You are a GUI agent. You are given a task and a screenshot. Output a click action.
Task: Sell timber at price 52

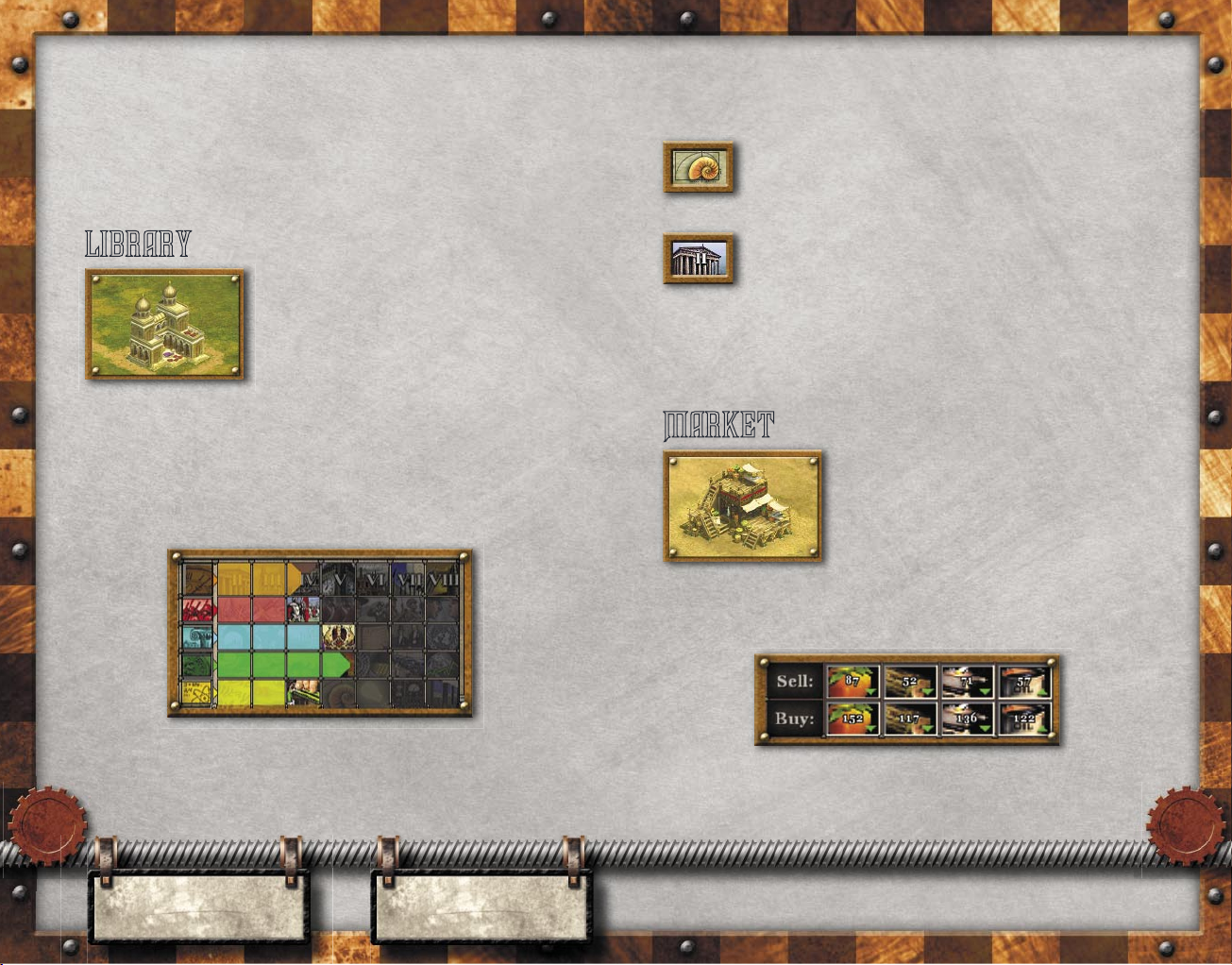pos(910,681)
